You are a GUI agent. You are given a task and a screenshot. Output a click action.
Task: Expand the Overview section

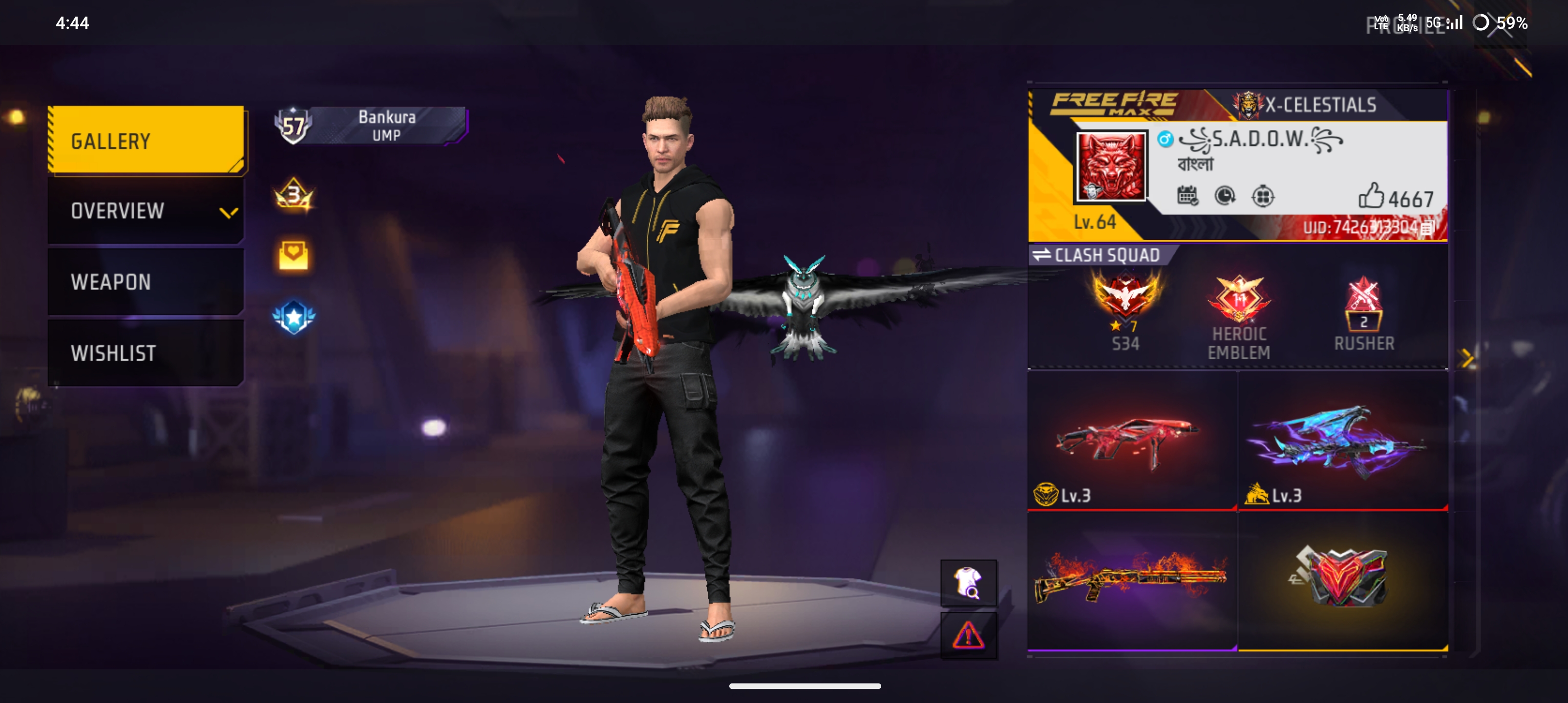(146, 211)
